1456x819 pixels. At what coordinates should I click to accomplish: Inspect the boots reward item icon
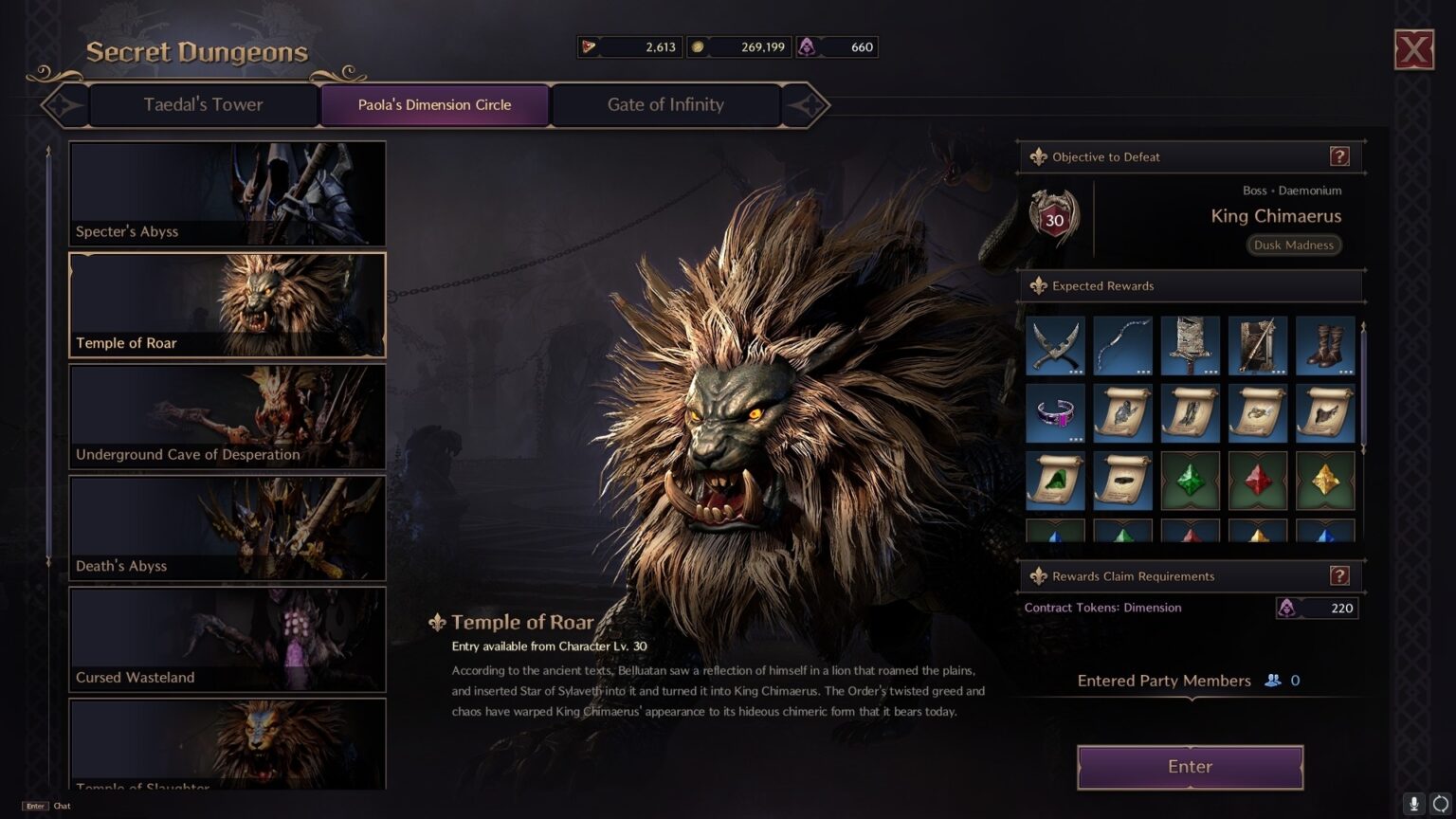click(x=1325, y=345)
